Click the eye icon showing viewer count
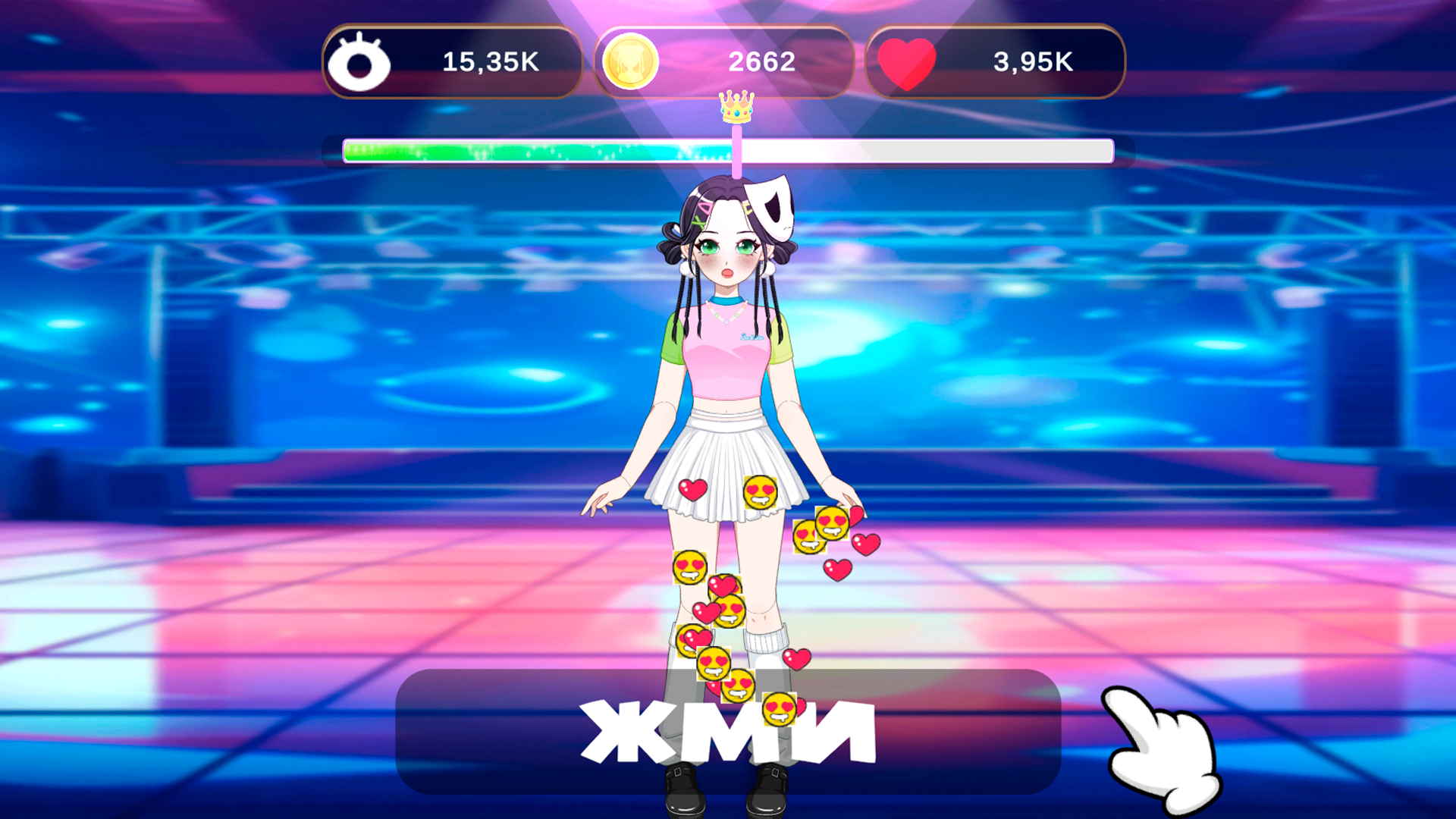 [359, 62]
